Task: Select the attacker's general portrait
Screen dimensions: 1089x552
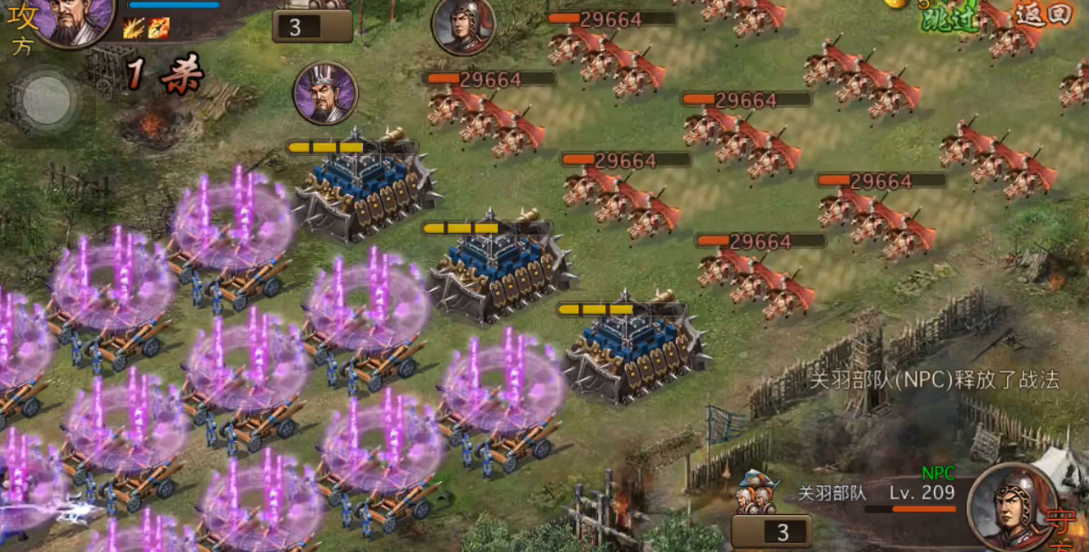Action: (75, 18)
